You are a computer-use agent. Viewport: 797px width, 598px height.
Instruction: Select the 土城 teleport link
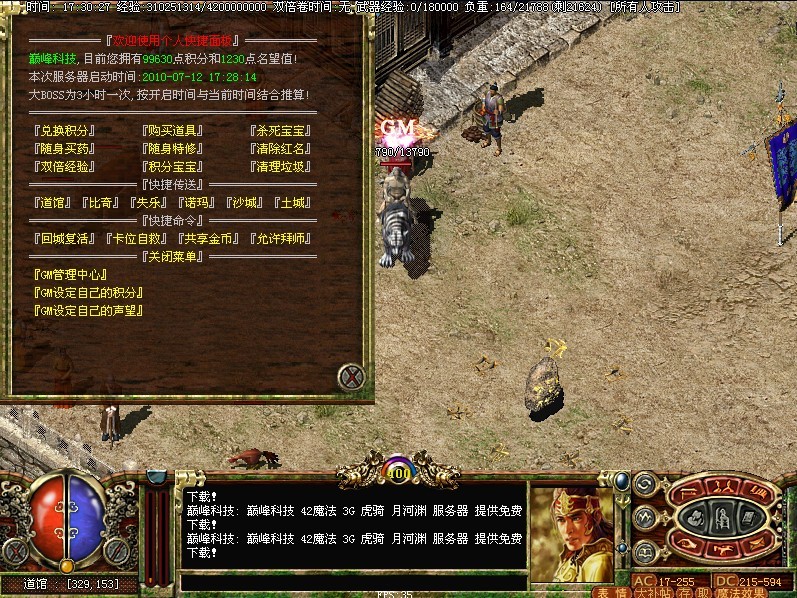[294, 202]
